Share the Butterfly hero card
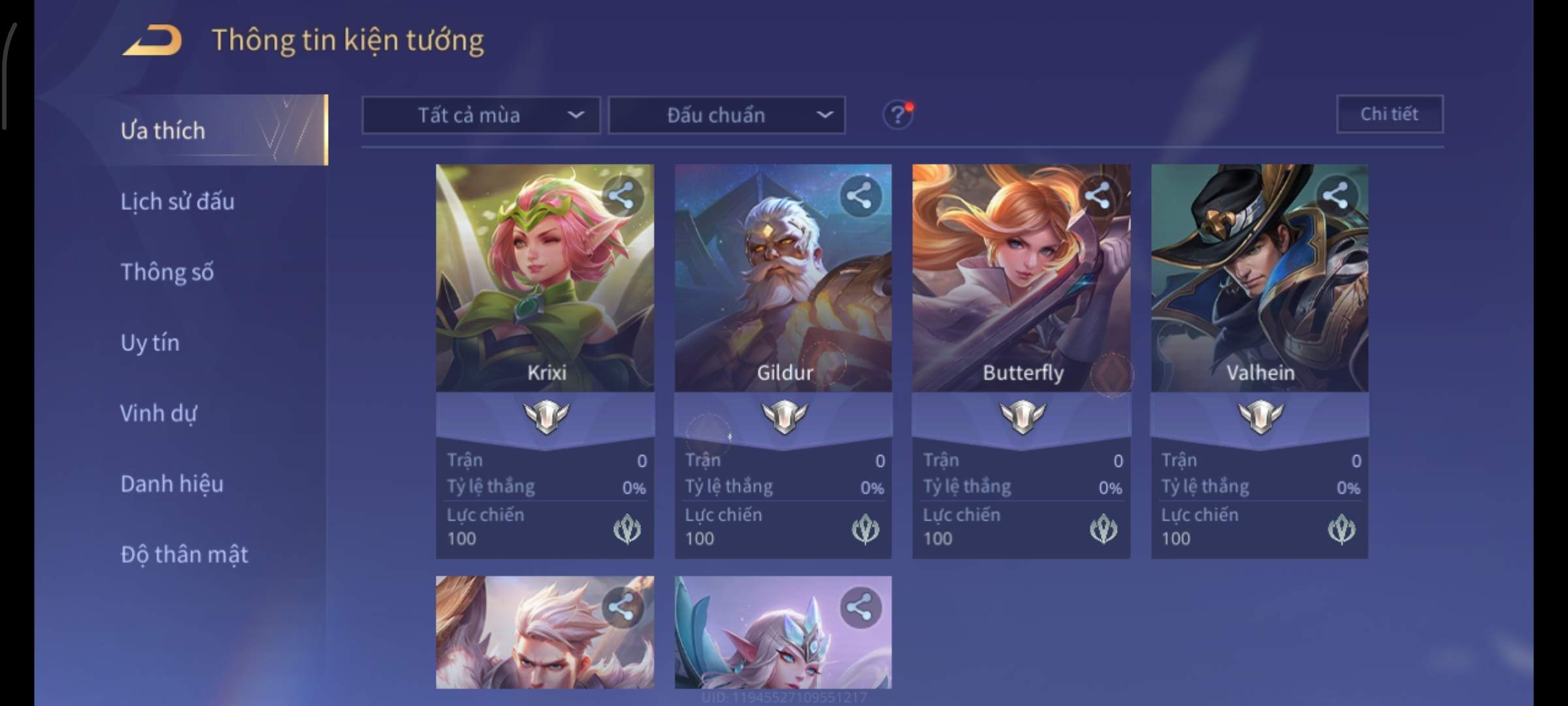1568x706 pixels. 1098,195
